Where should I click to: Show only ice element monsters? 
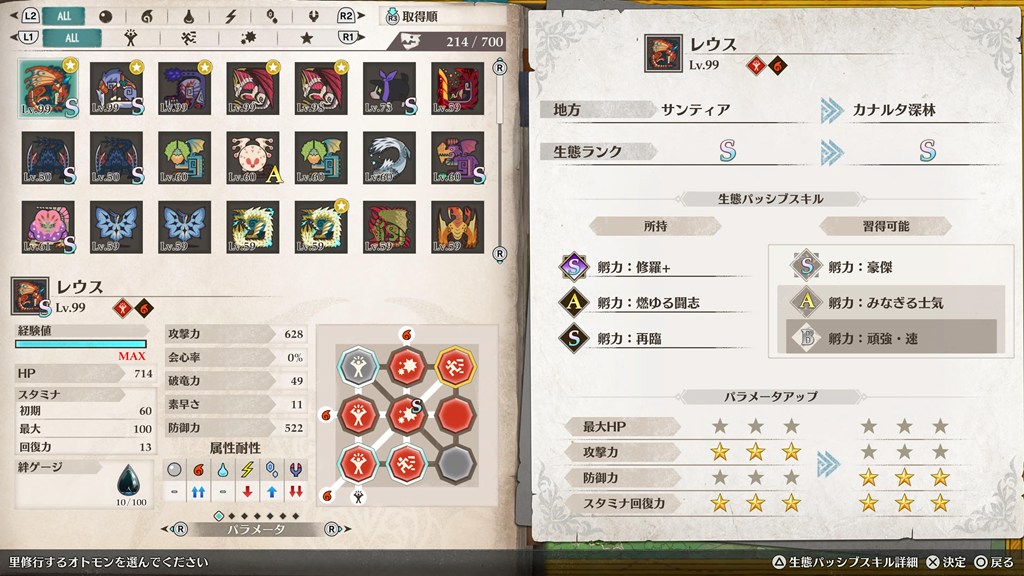272,16
